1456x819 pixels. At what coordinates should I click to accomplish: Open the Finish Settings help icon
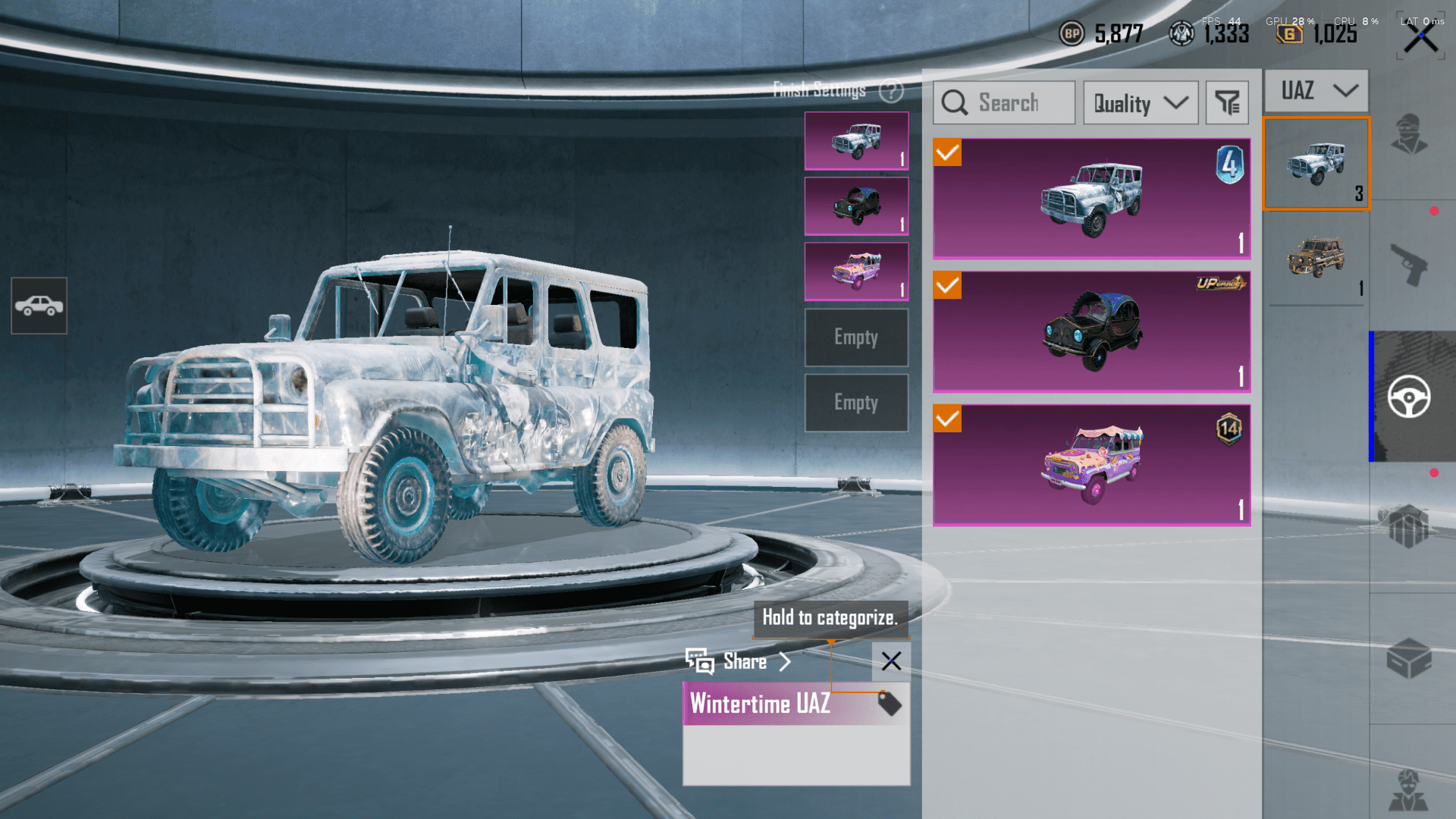(891, 91)
